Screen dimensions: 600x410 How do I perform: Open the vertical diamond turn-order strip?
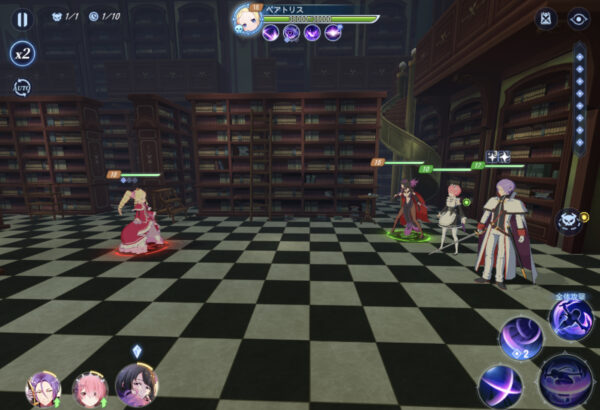coord(579,98)
